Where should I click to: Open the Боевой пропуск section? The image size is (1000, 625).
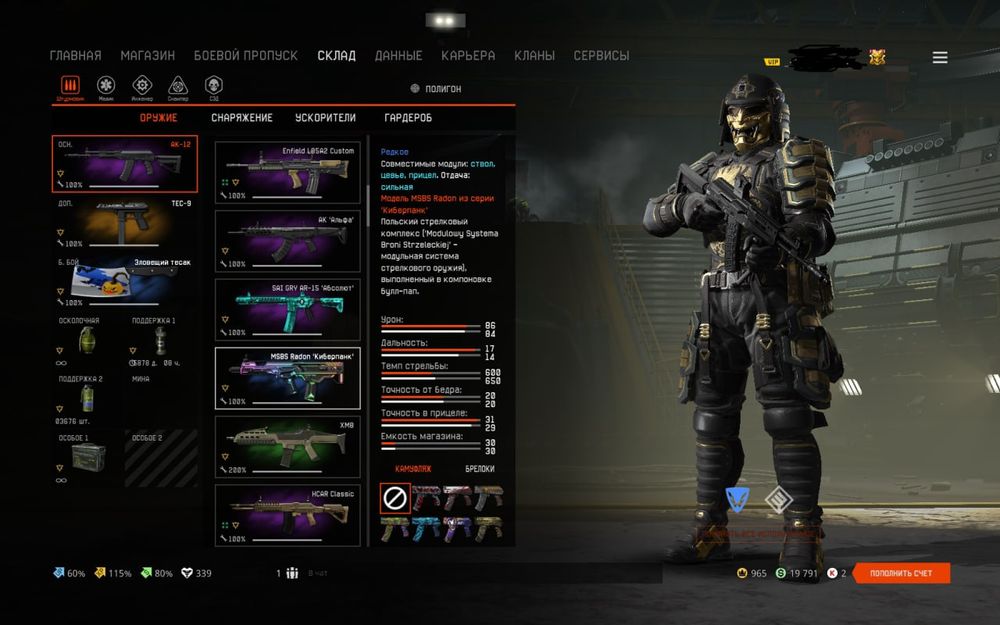245,56
